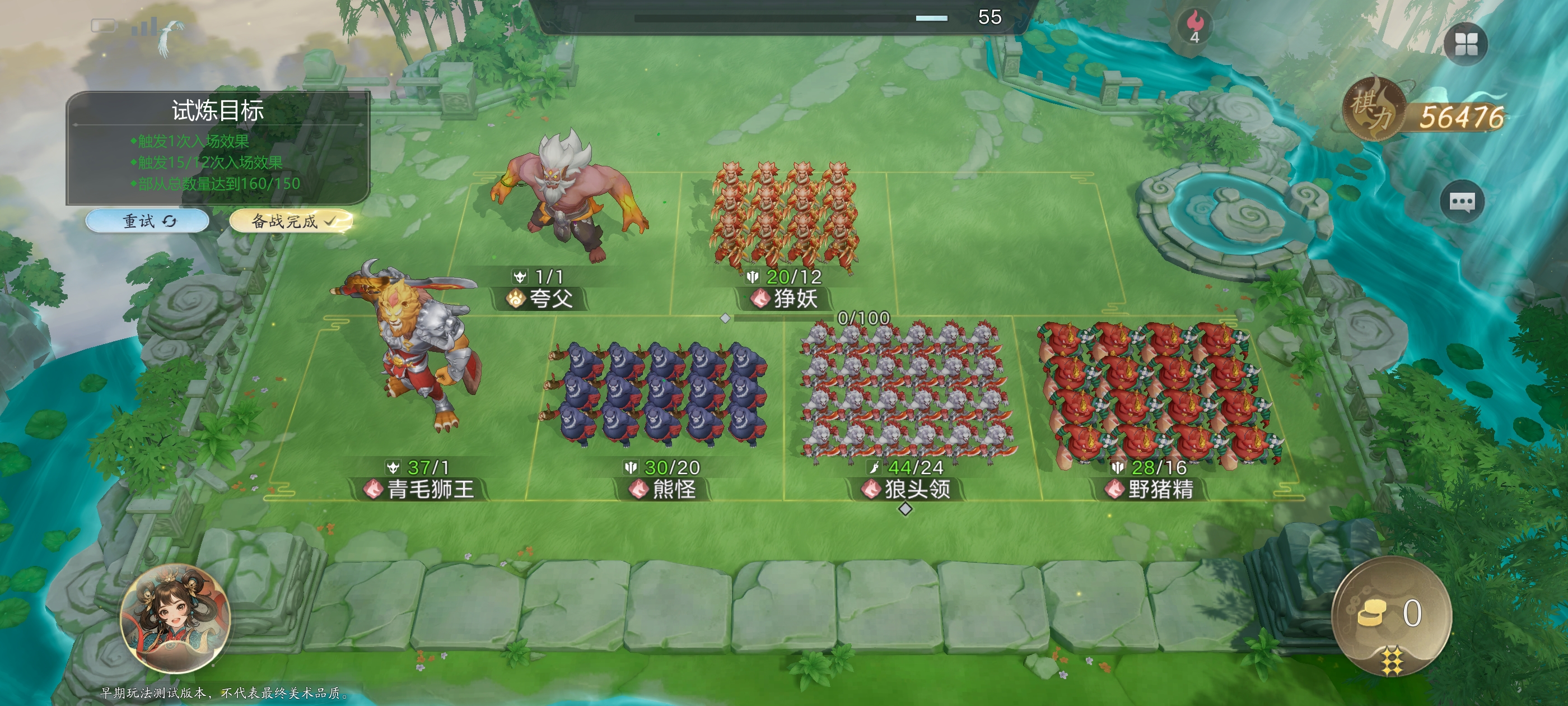1568x706 pixels.
Task: View the 试炼目标 objectives panel
Action: [x=218, y=148]
